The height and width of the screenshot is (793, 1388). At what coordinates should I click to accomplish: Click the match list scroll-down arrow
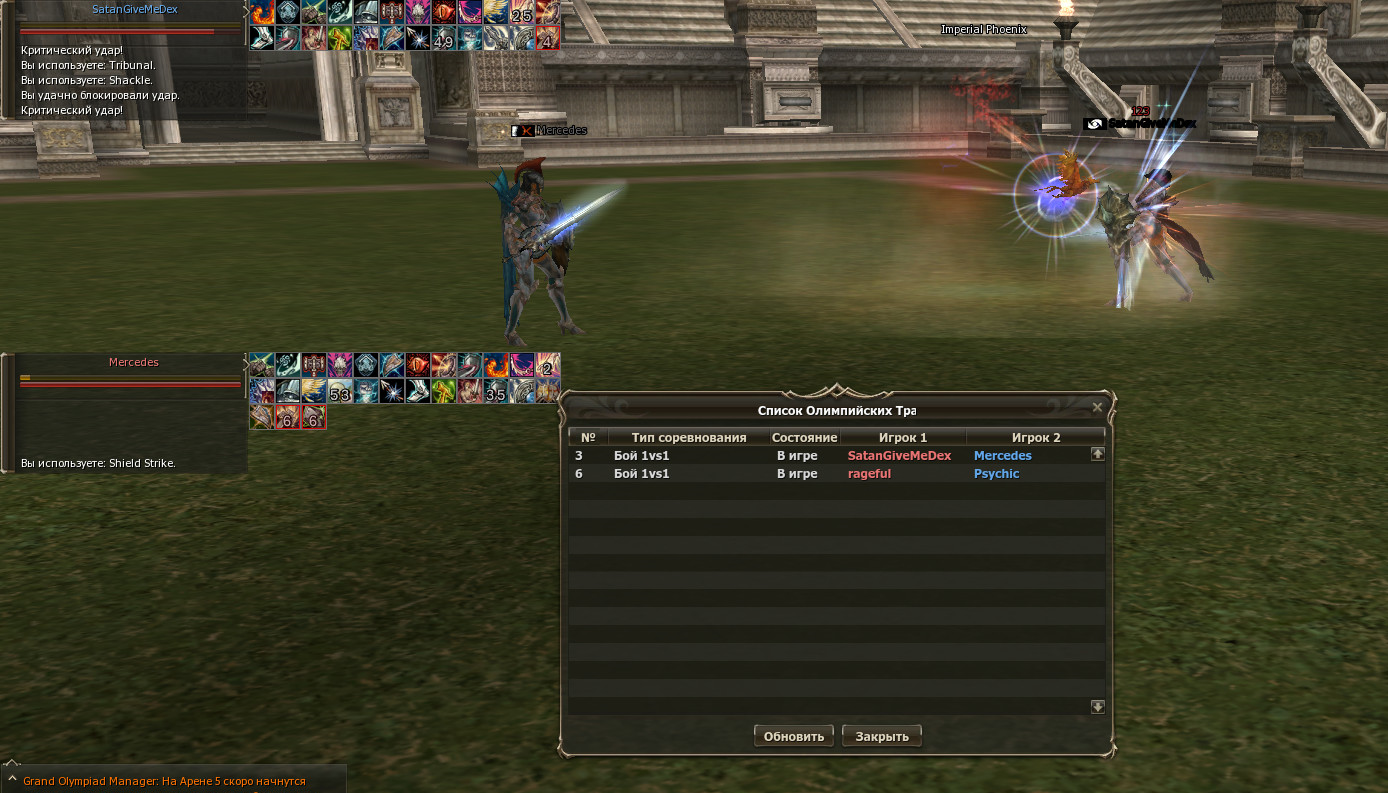point(1097,706)
